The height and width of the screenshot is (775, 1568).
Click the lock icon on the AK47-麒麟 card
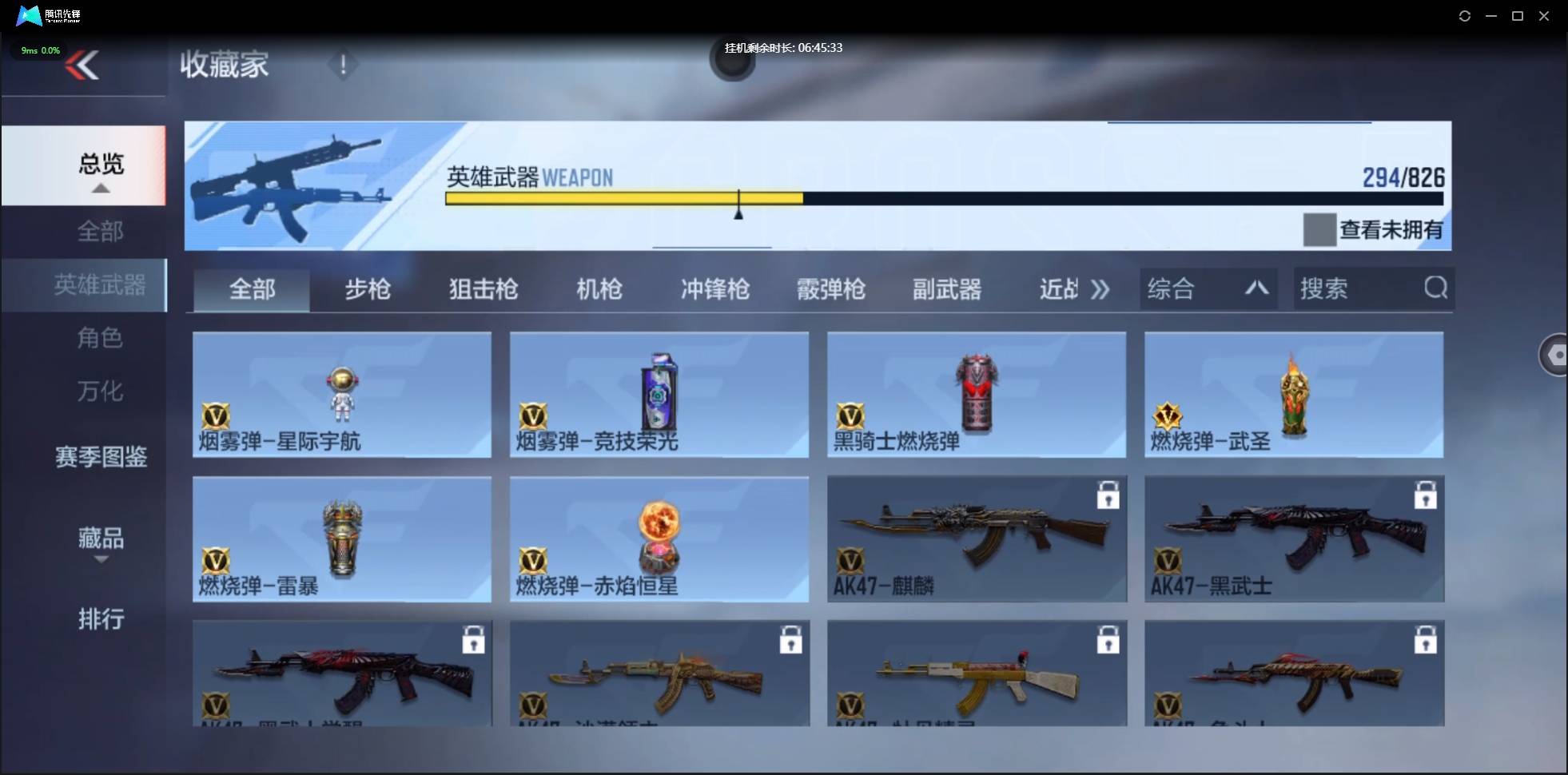[1108, 494]
